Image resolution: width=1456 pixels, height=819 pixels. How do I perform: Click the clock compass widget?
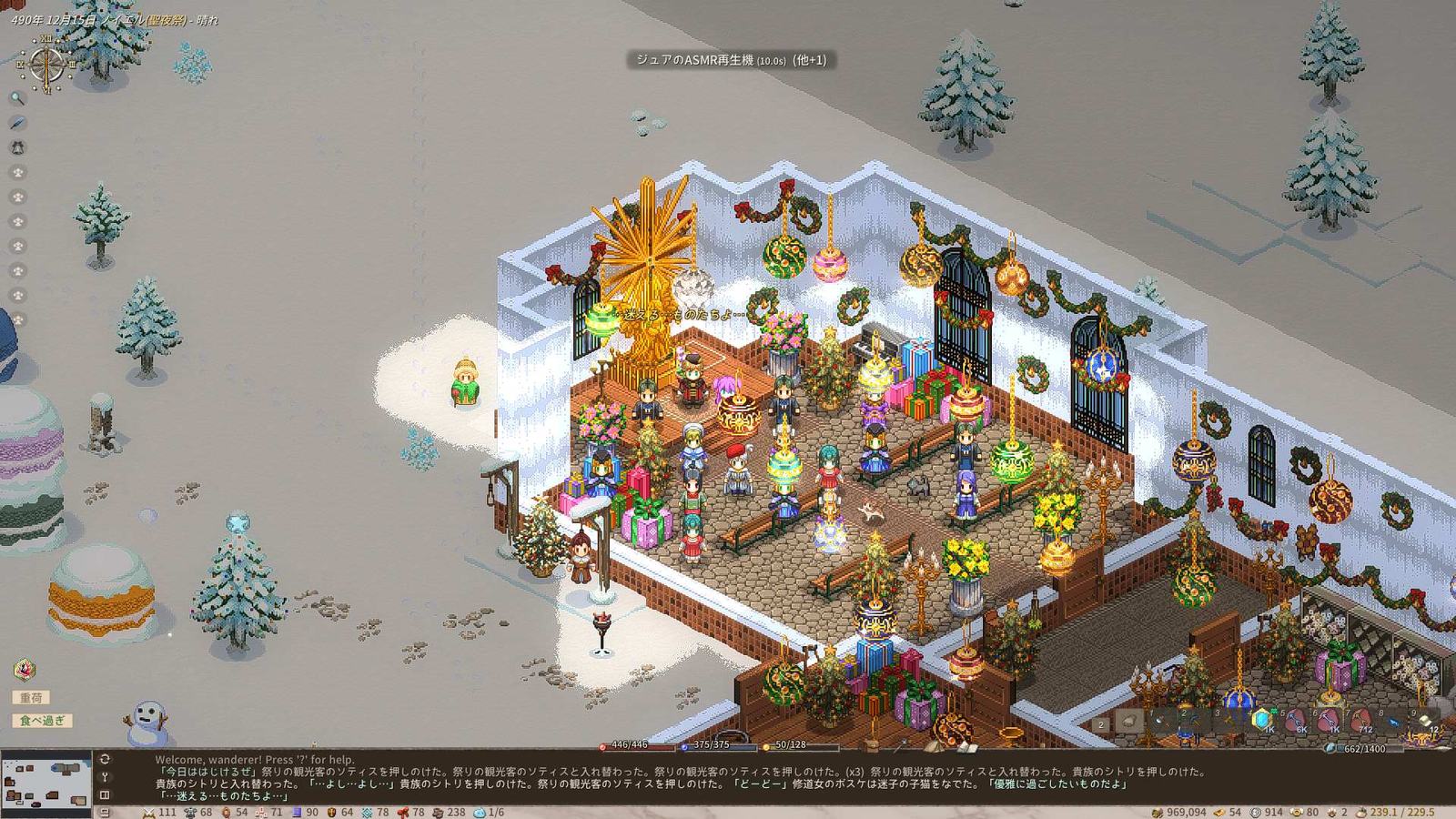[45, 64]
